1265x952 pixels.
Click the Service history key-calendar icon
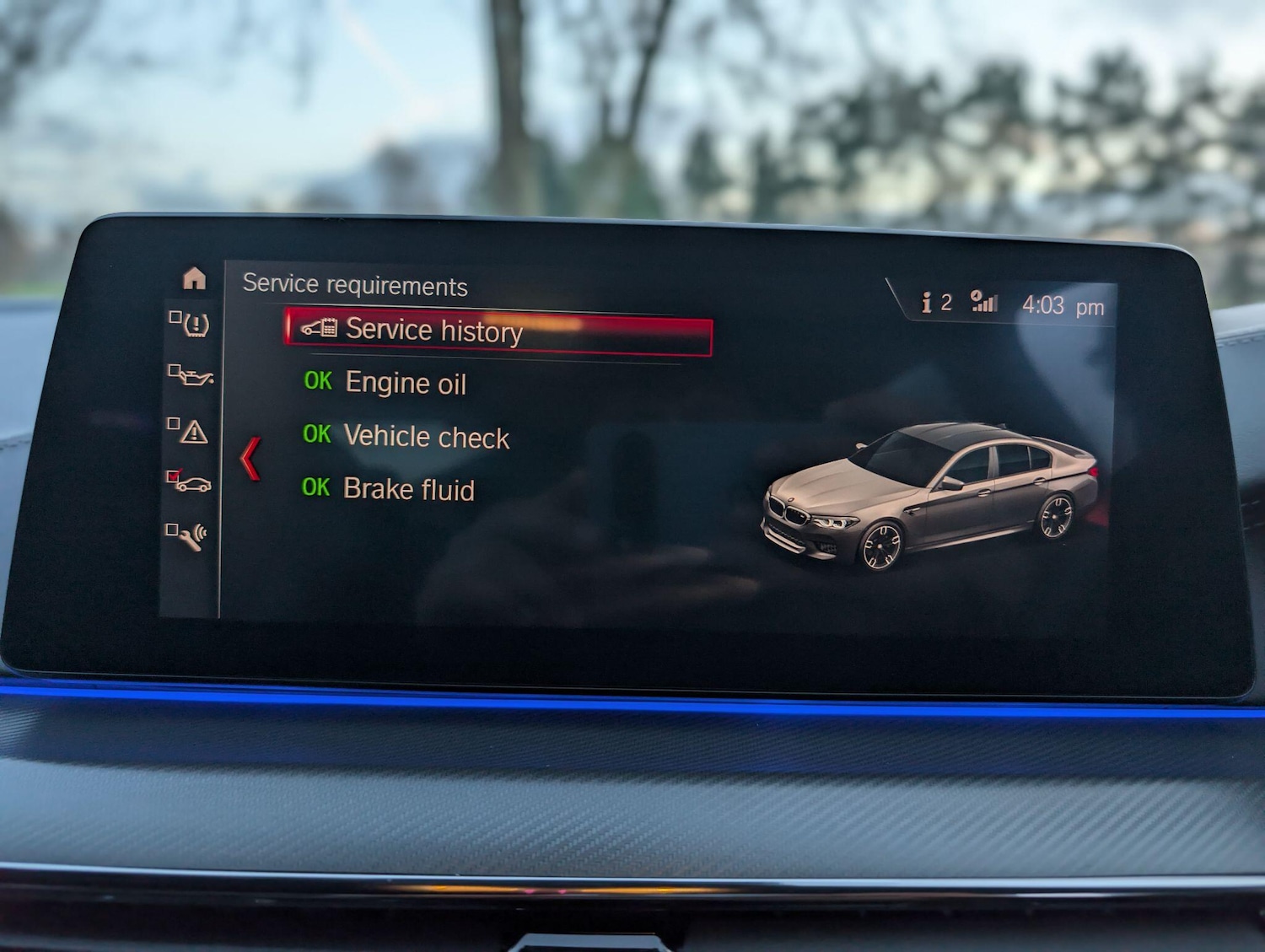[319, 329]
